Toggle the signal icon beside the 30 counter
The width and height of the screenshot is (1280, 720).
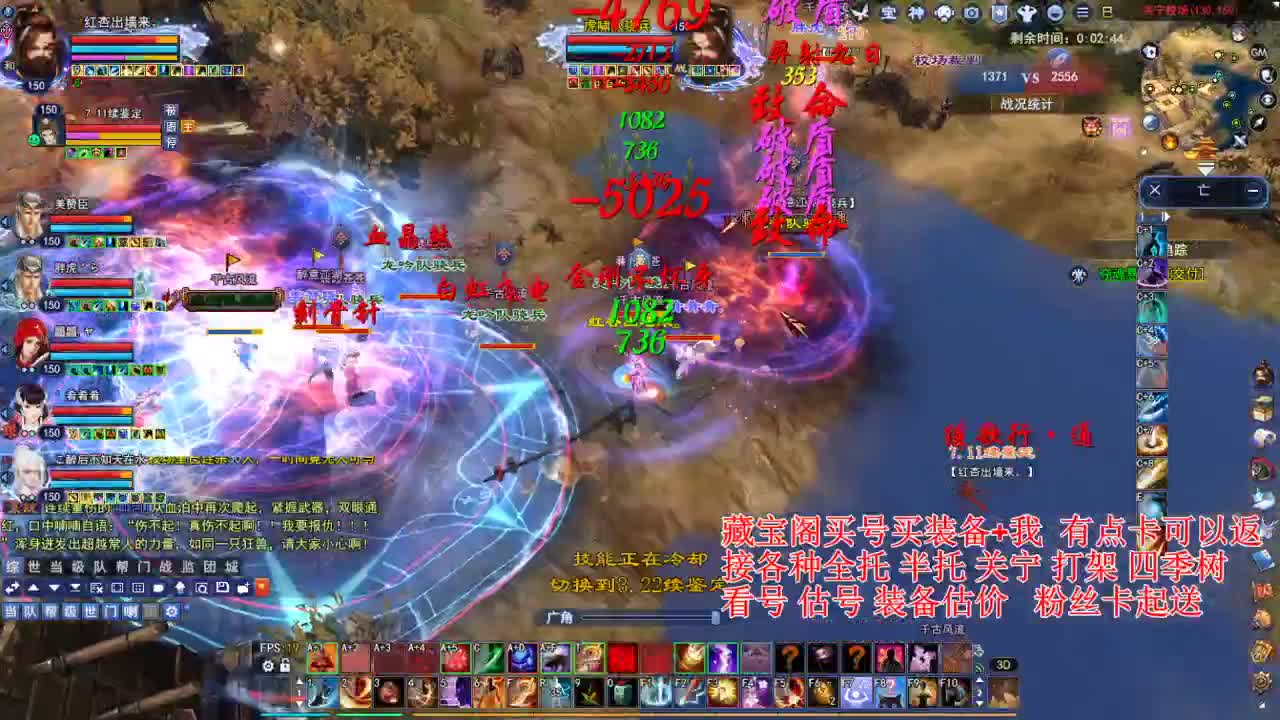pyautogui.click(x=978, y=667)
